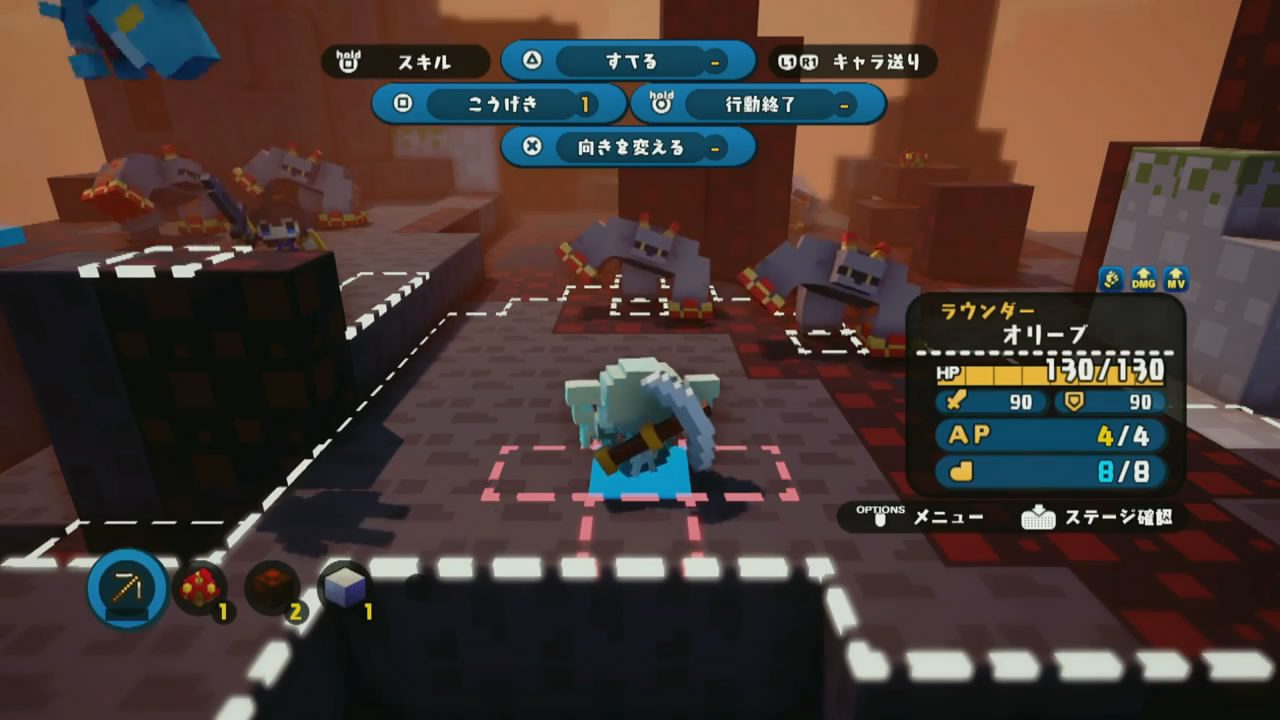
Task: Choose the すてる discard action
Action: point(628,61)
